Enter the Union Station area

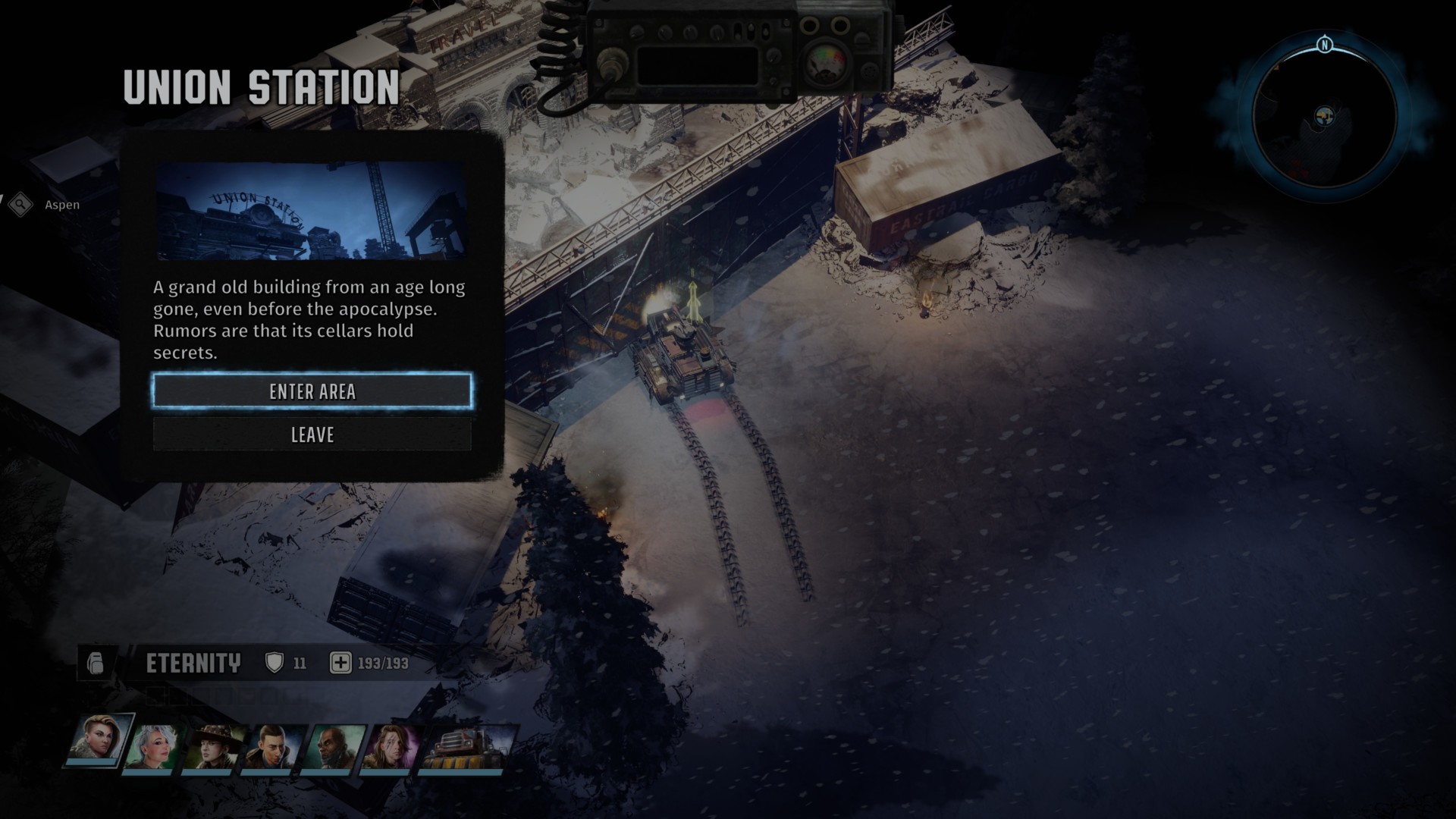pyautogui.click(x=312, y=391)
